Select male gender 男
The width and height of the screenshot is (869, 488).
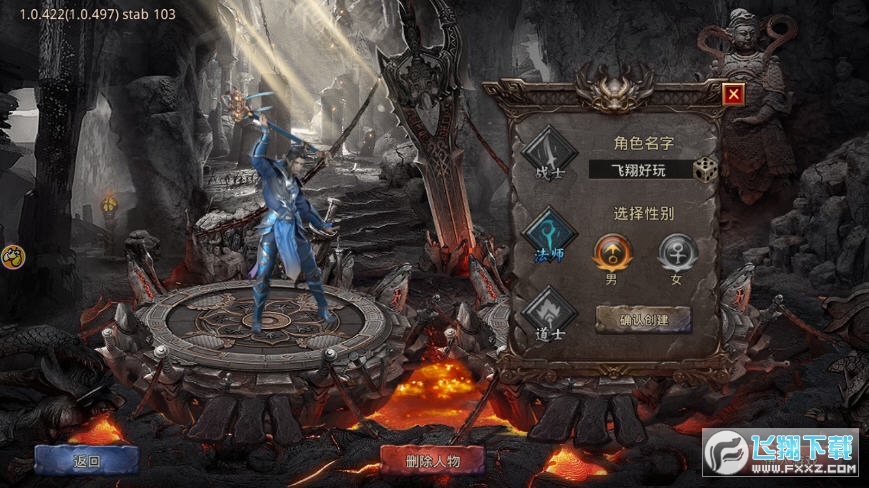[611, 251]
